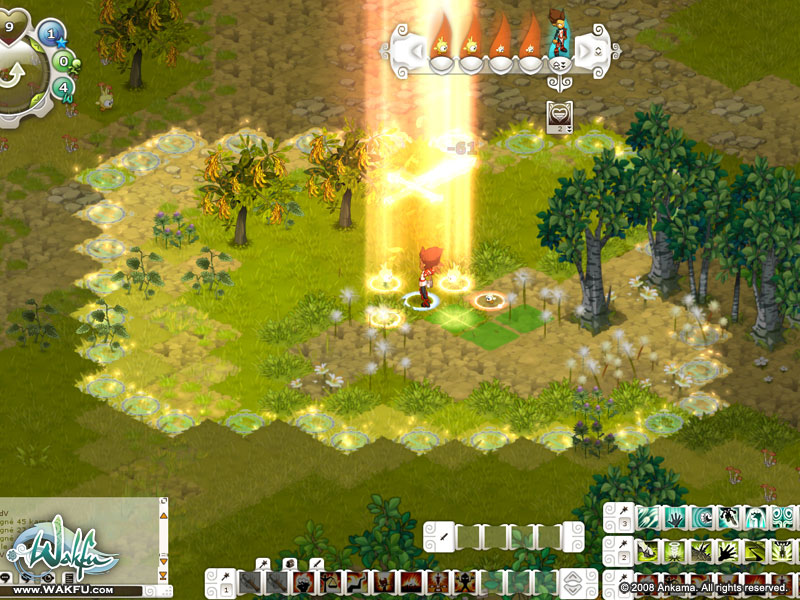The image size is (800, 600).
Task: Select the red-haired hero portrait in turn order
Action: (x=560, y=40)
